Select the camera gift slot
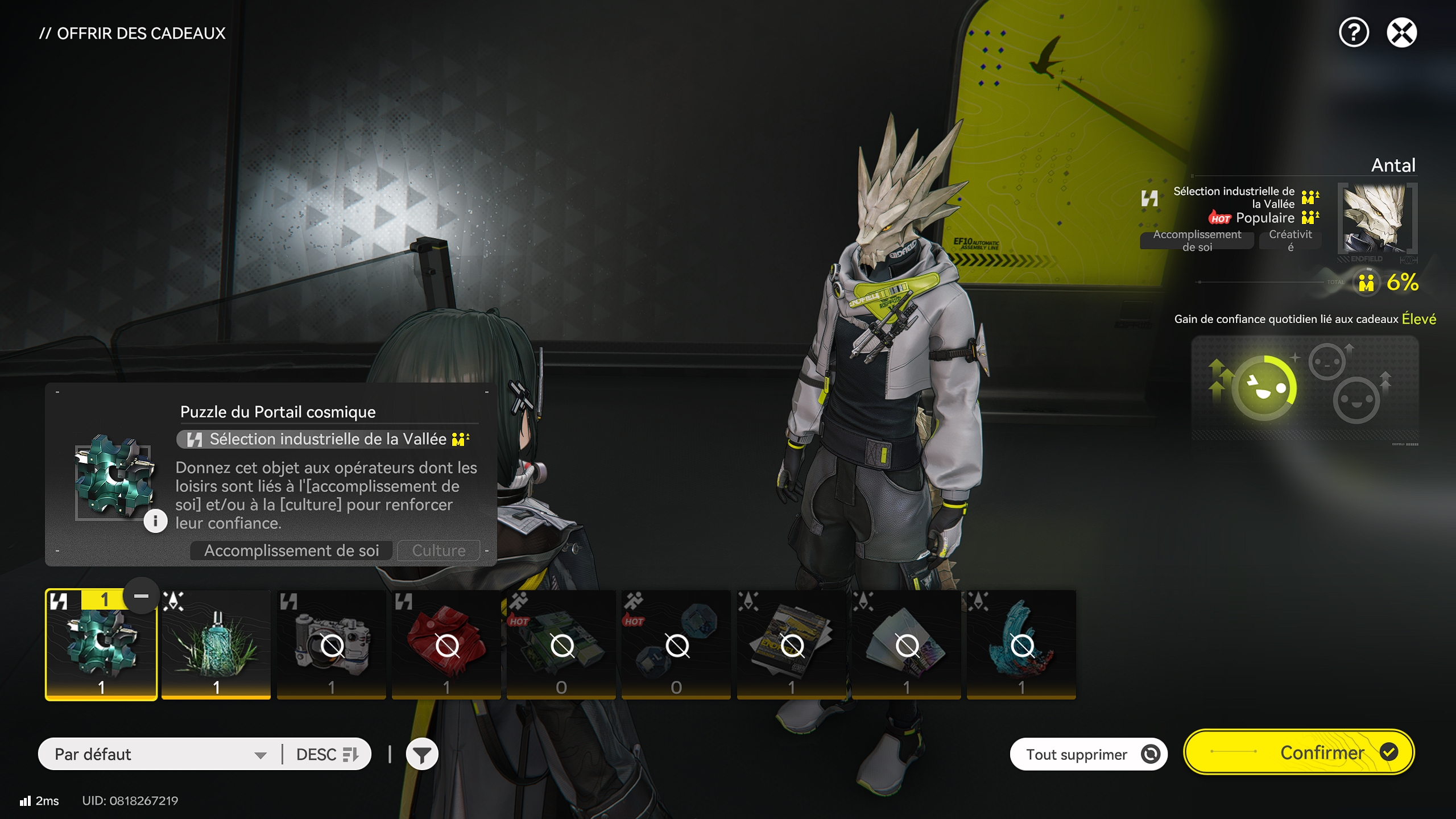The width and height of the screenshot is (1456, 819). [331, 644]
